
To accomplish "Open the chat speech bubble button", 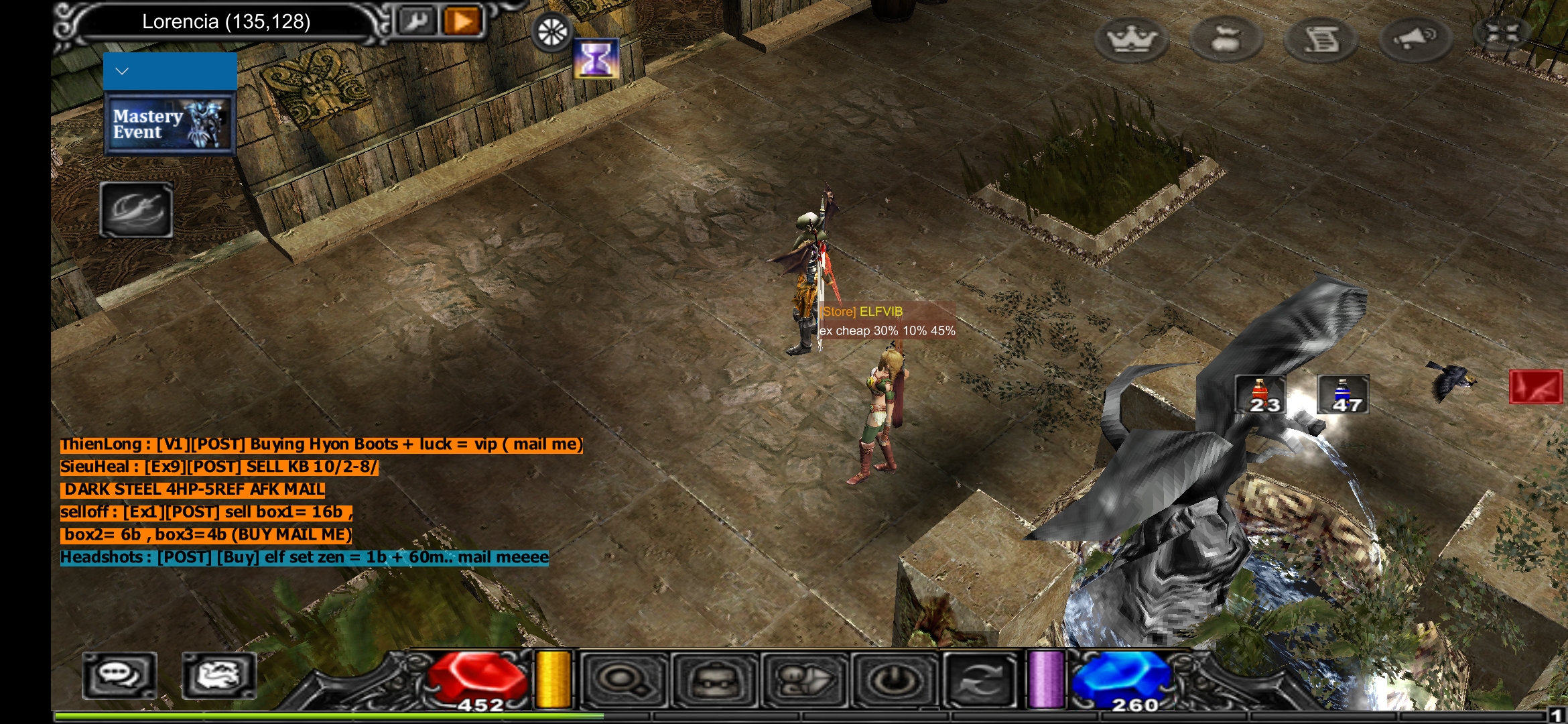I will [120, 675].
